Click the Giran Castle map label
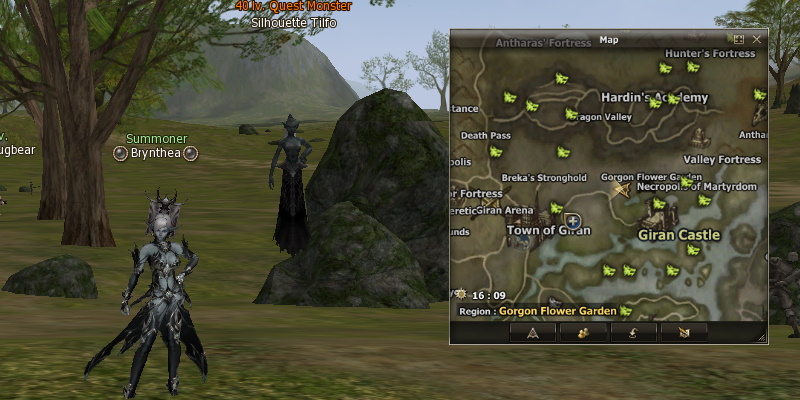 pos(679,235)
